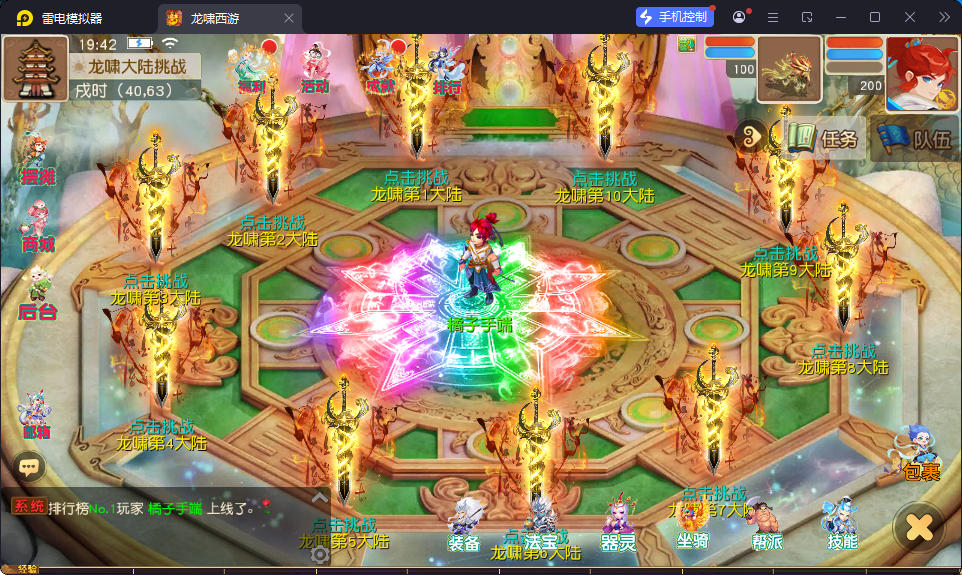Open the 摆摊 stall icon

coord(36,160)
